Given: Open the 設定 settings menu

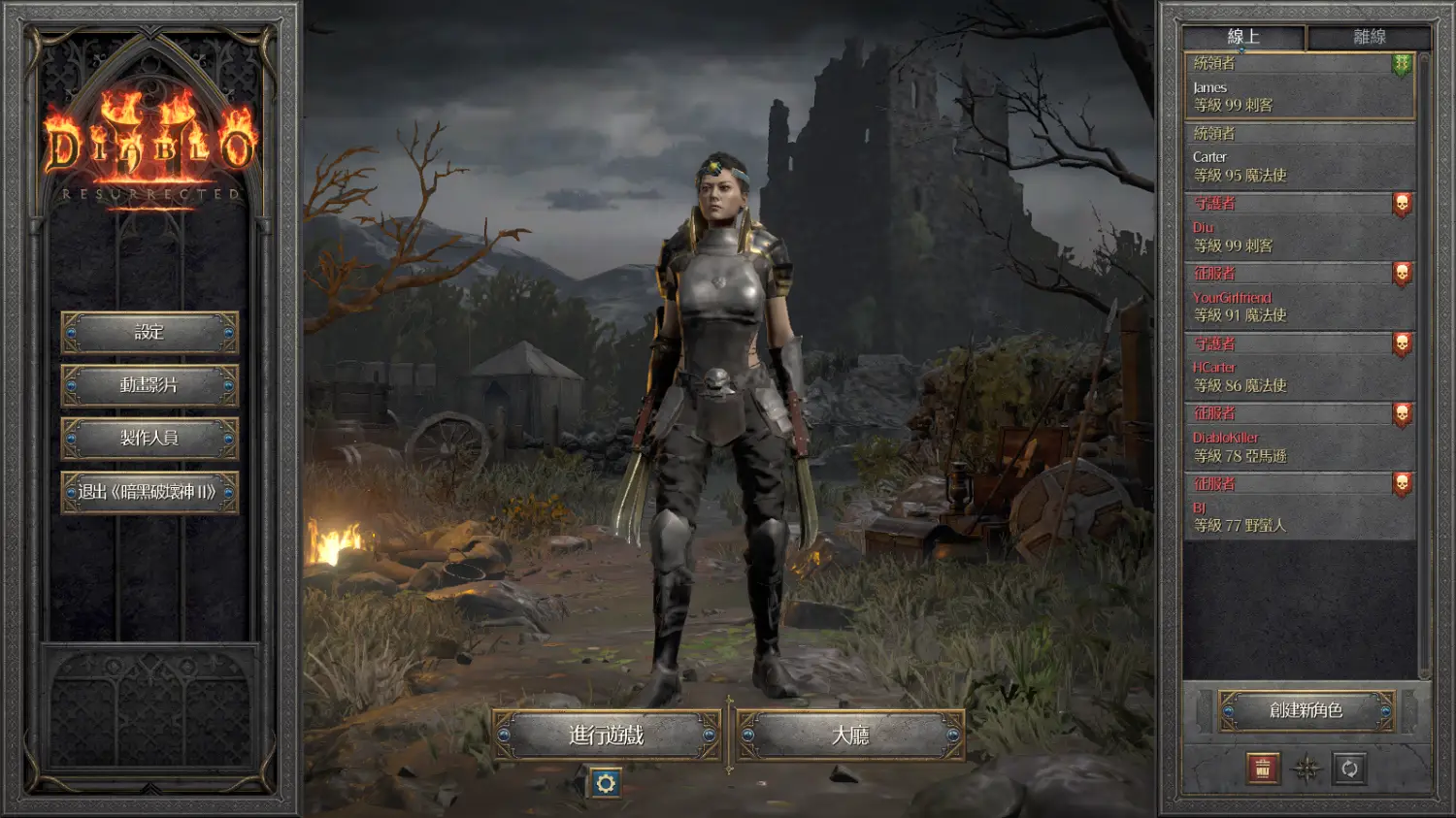Looking at the screenshot, I should pos(149,333).
